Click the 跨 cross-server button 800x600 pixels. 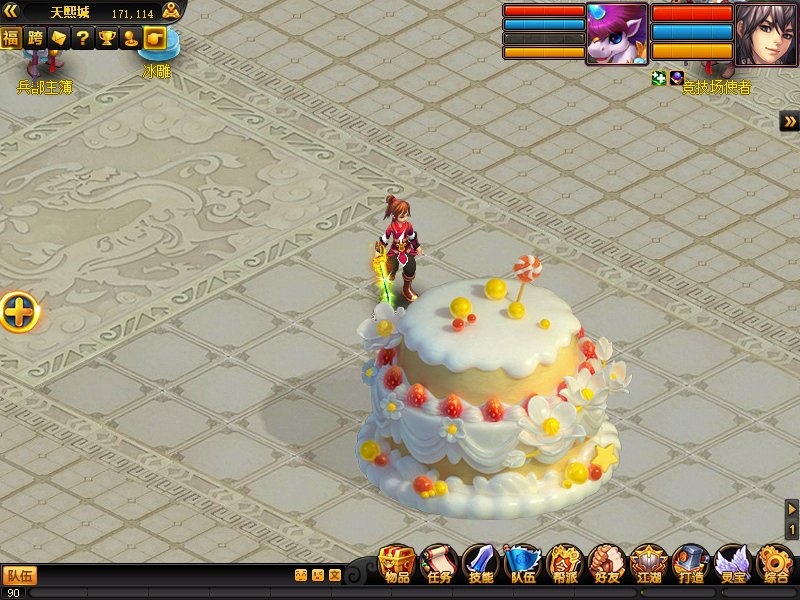click(x=35, y=38)
